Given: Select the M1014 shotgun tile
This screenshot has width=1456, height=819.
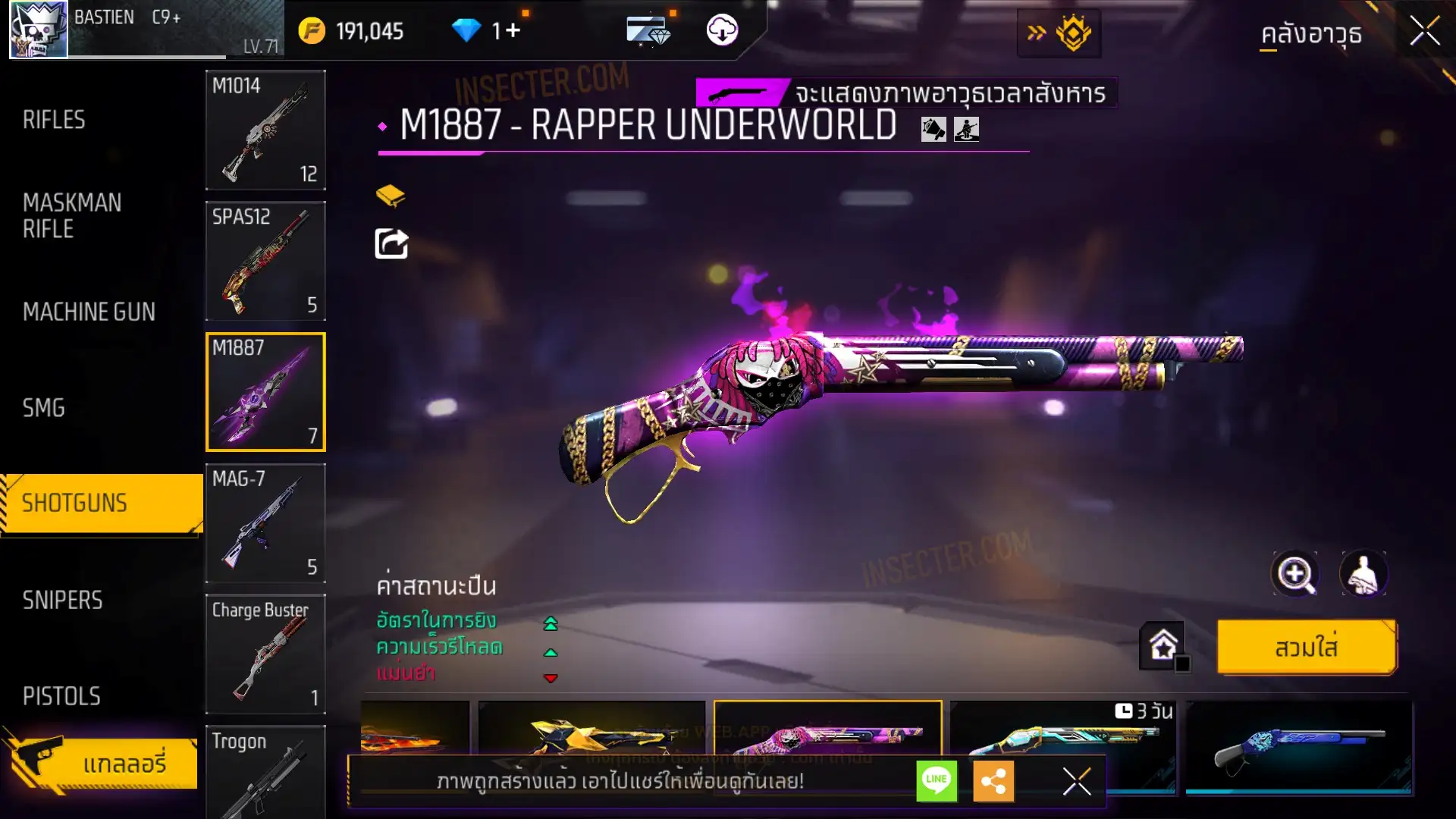Looking at the screenshot, I should [265, 130].
